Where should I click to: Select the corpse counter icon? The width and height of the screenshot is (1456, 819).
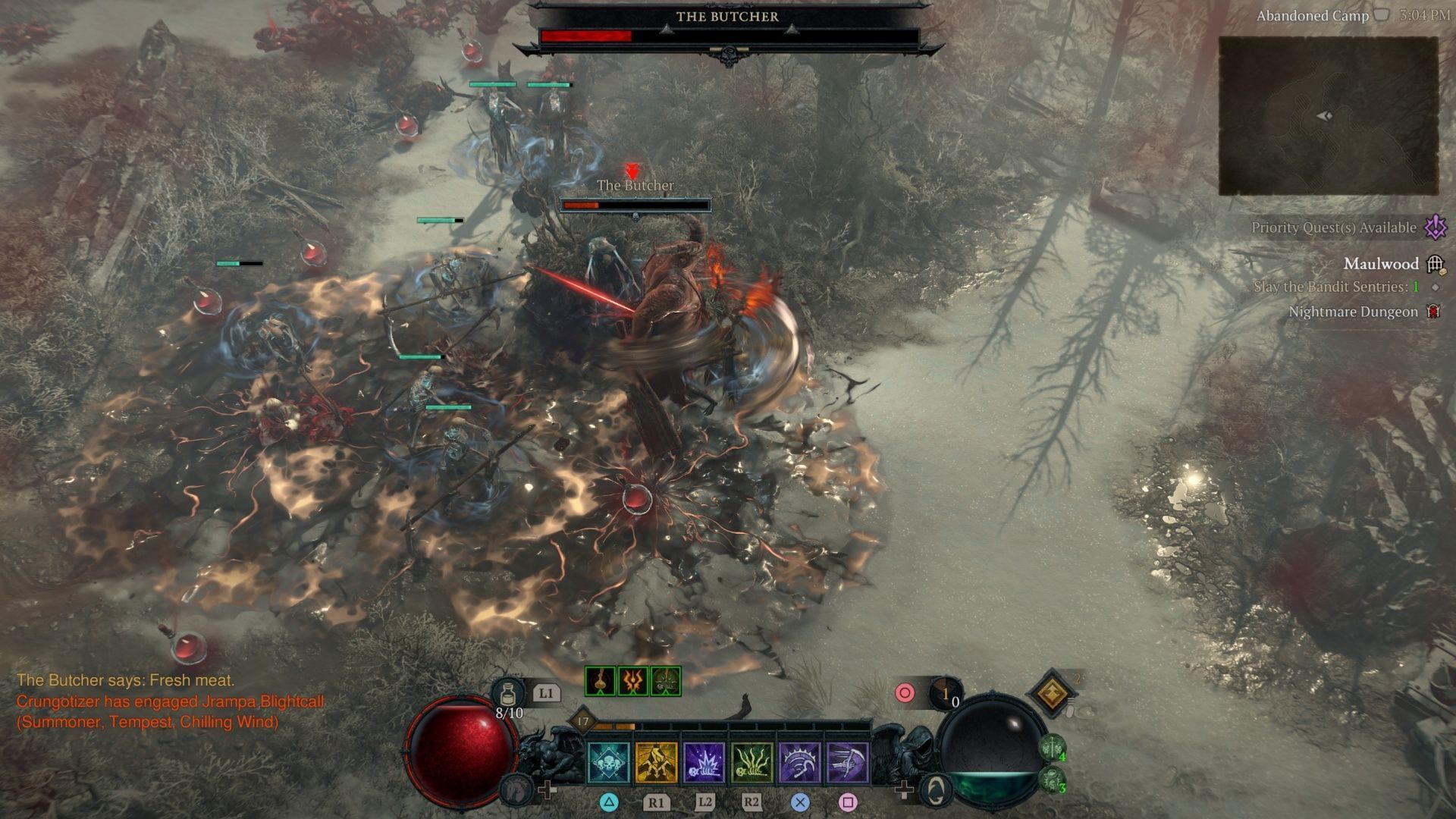coord(945,693)
